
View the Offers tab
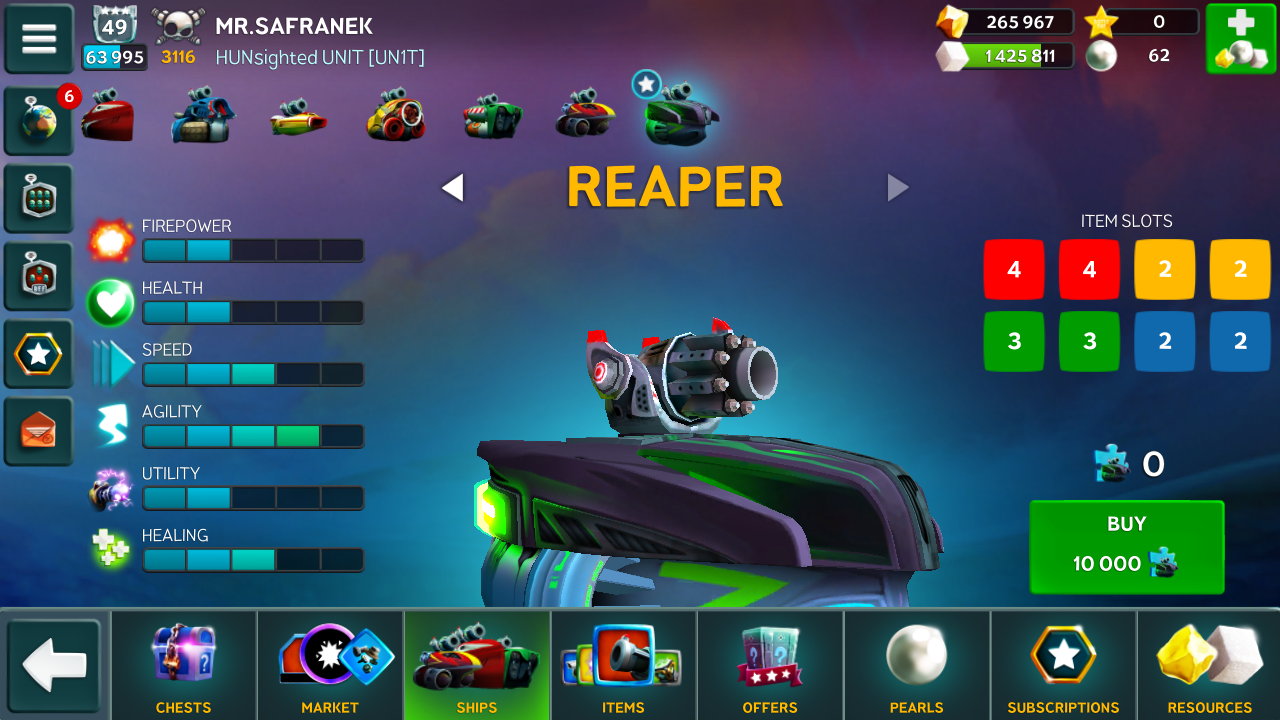pos(770,665)
